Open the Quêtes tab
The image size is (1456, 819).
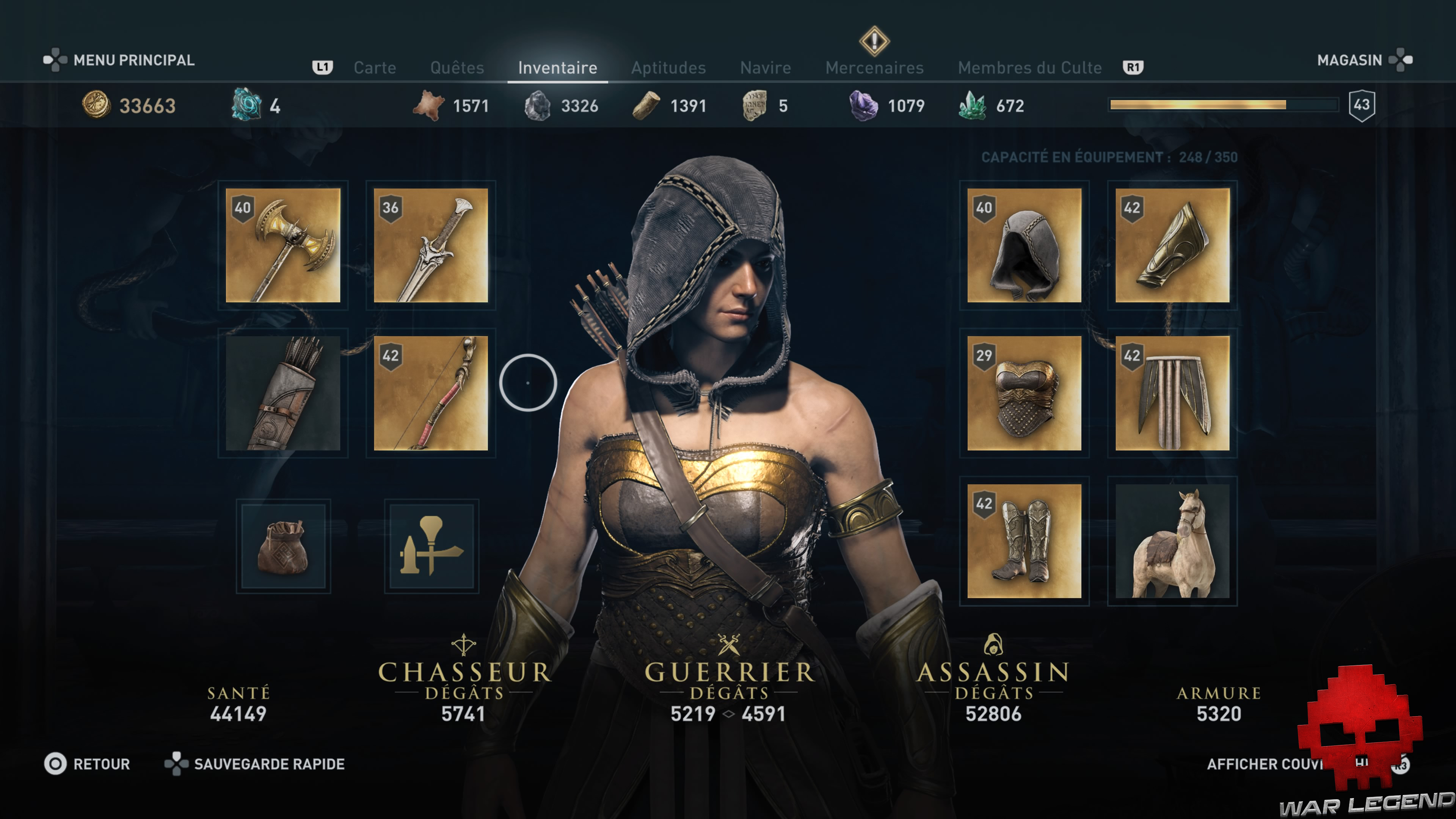[x=457, y=68]
